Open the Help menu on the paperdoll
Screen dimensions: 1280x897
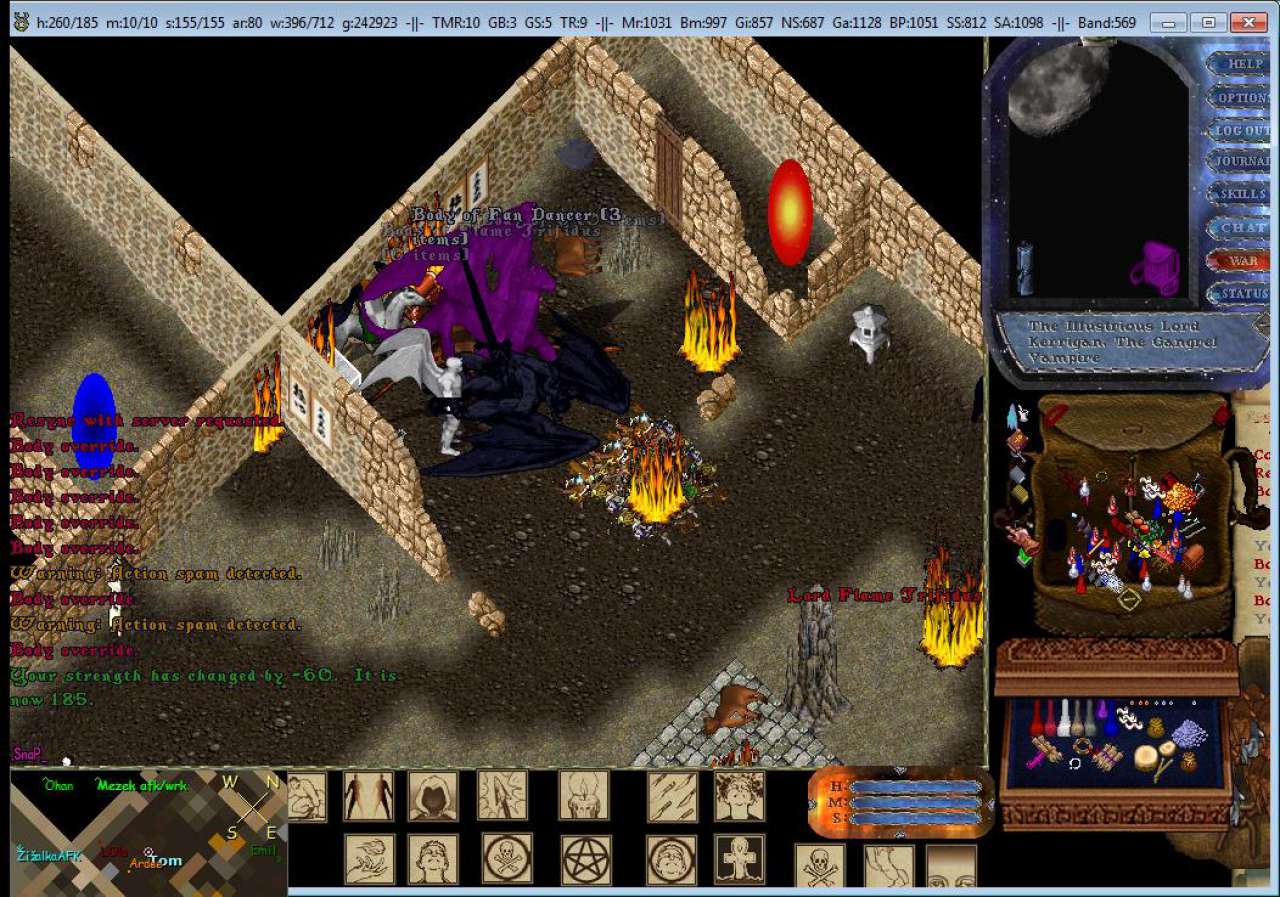pos(1244,63)
